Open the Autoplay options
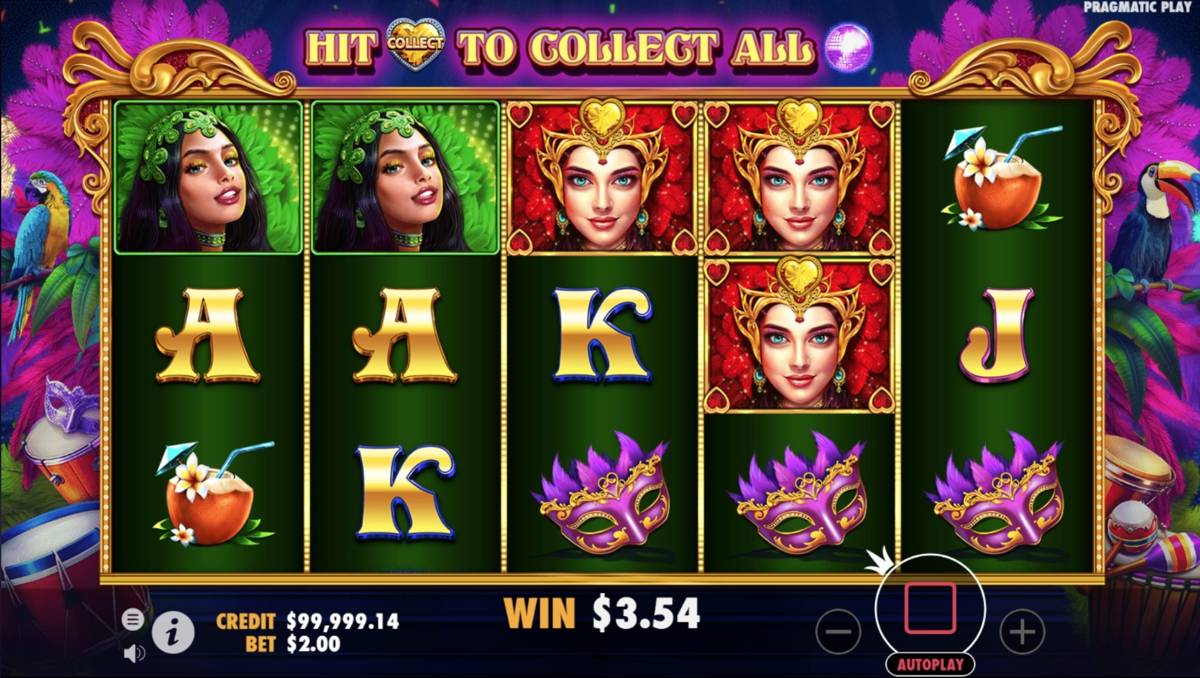The width and height of the screenshot is (1200, 678). [930, 664]
